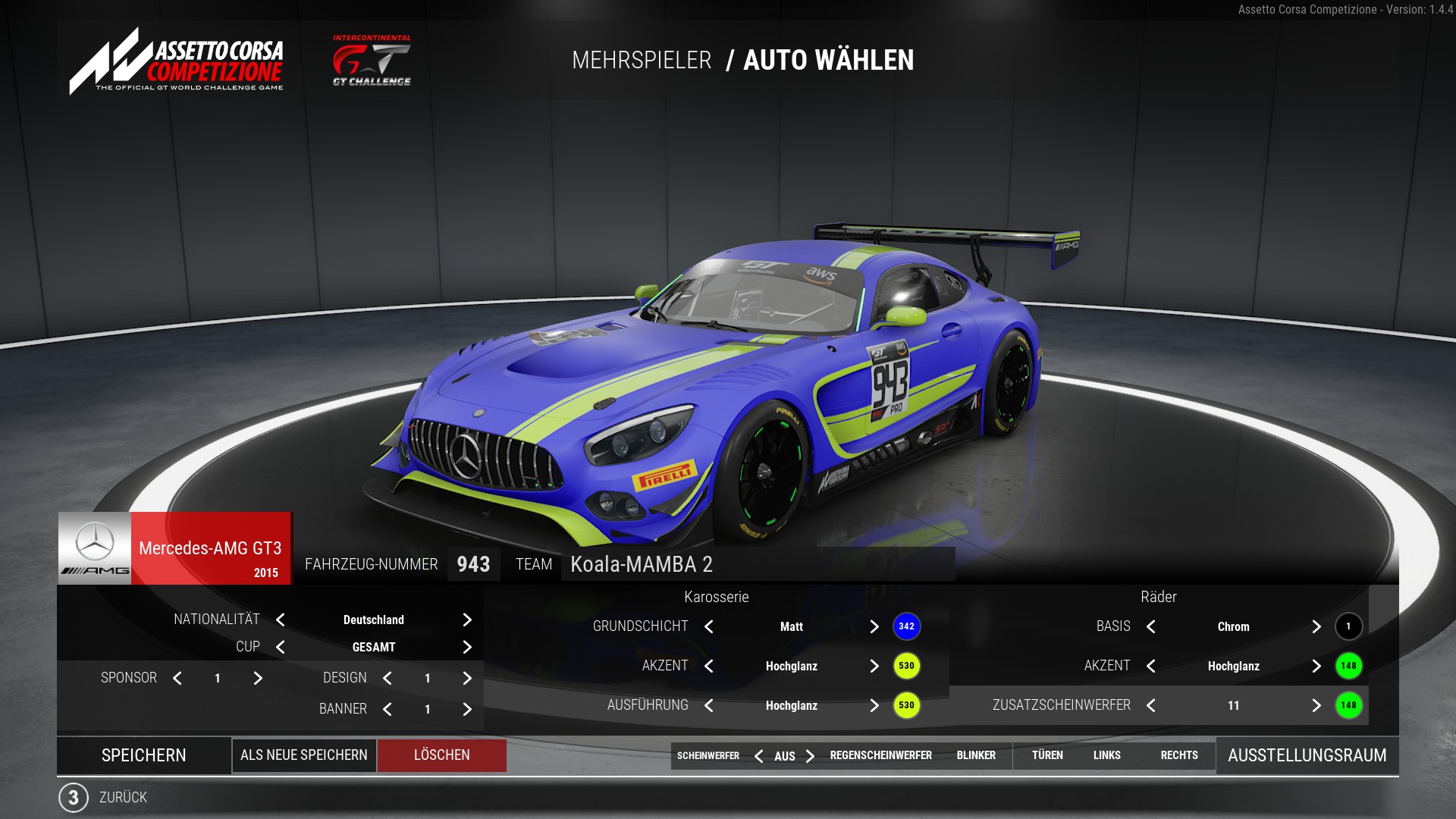Open the blue Grundschicht colour 342 swatch

click(906, 626)
